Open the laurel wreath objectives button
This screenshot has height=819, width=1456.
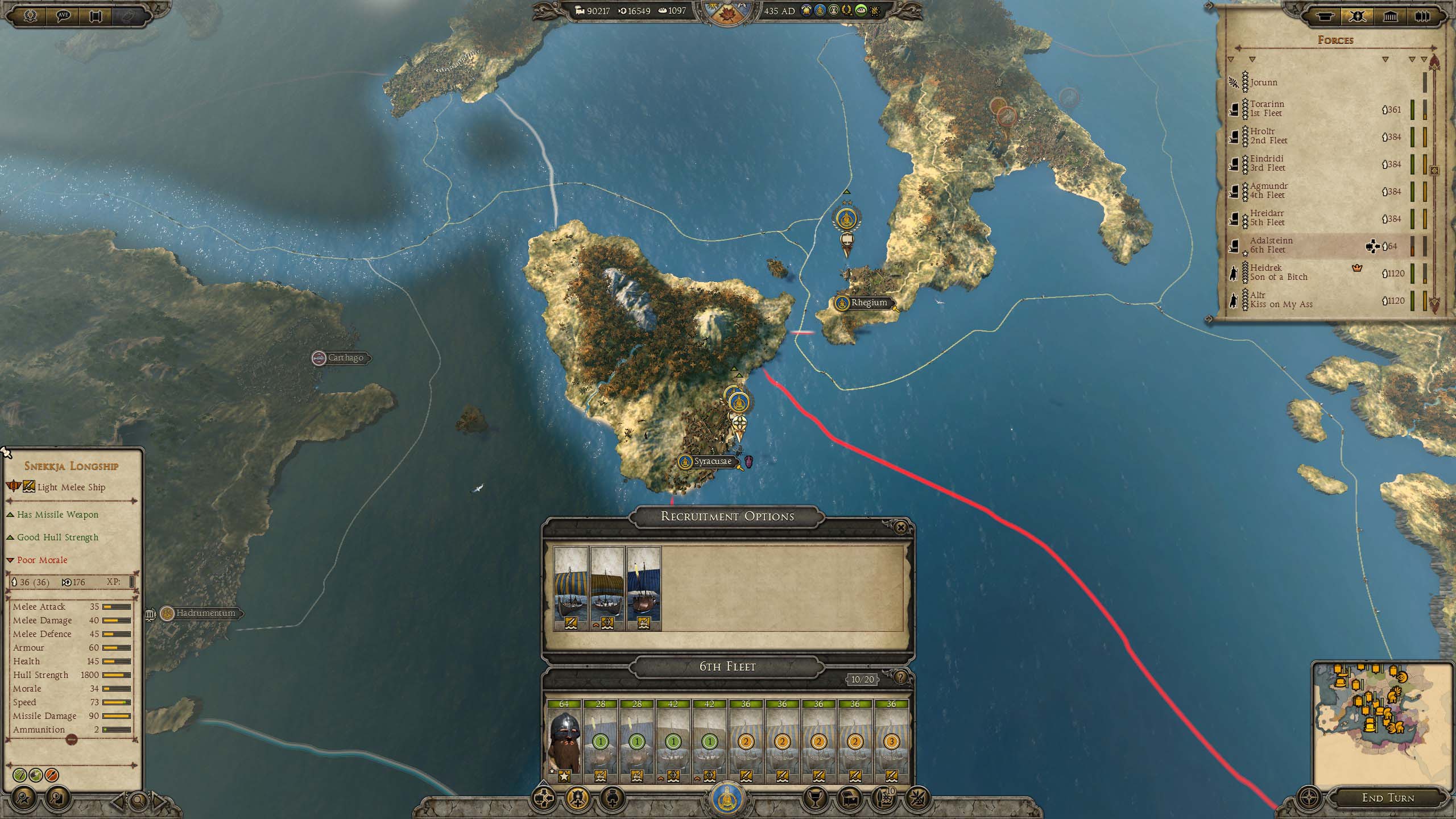point(30,16)
